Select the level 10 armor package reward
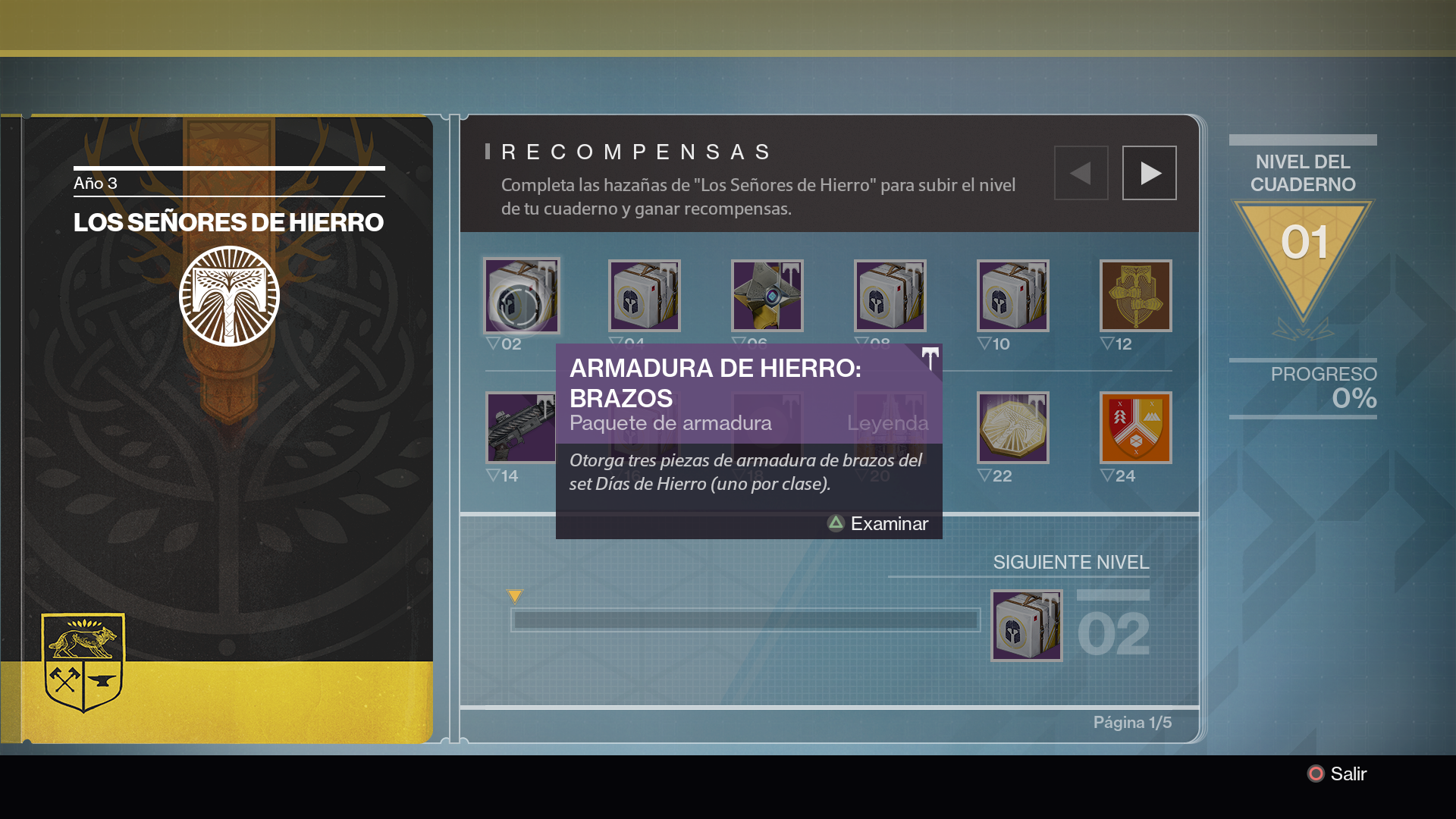This screenshot has height=819, width=1456. (x=1013, y=296)
